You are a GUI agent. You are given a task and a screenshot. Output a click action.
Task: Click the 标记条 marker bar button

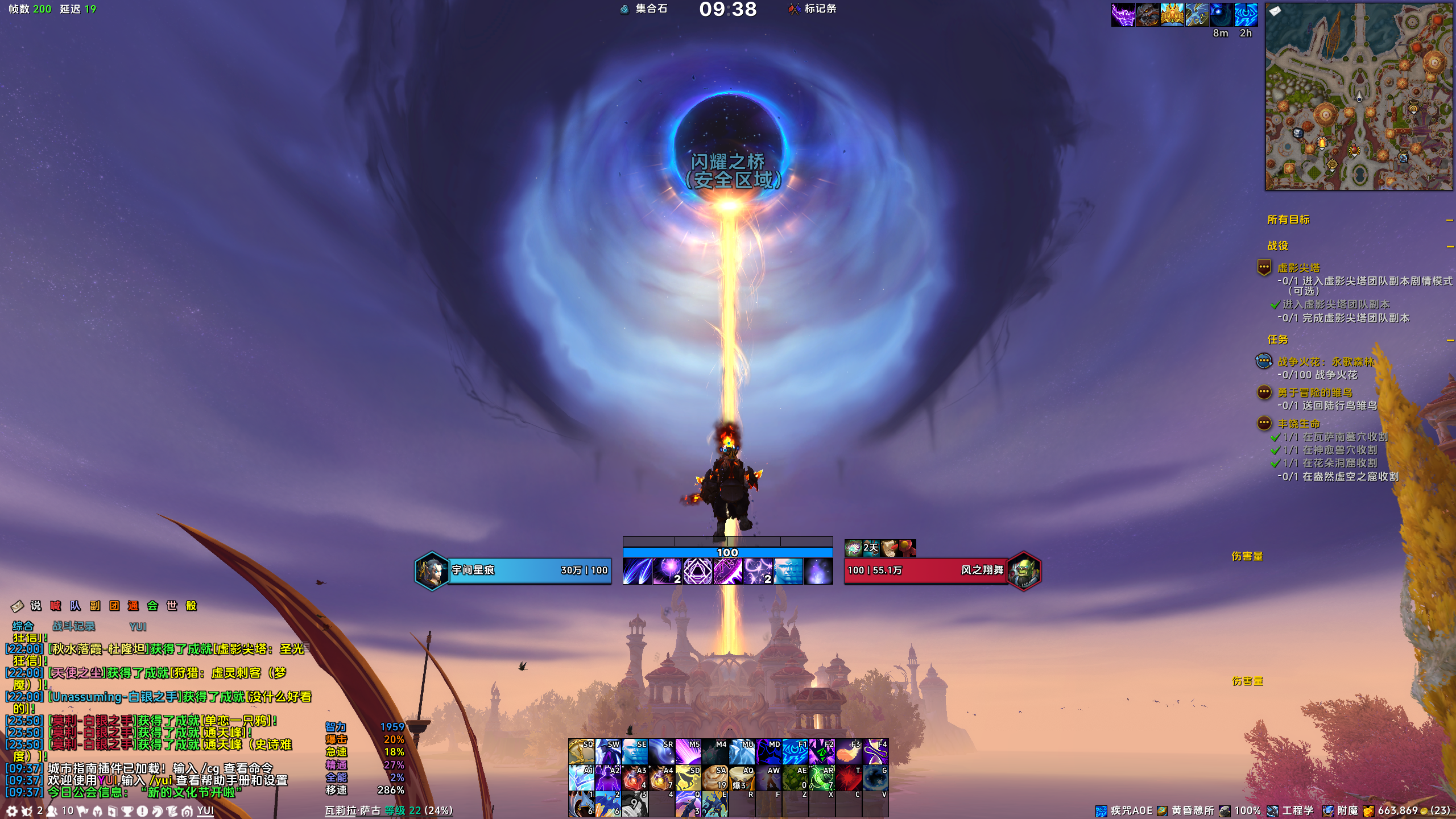point(813,9)
